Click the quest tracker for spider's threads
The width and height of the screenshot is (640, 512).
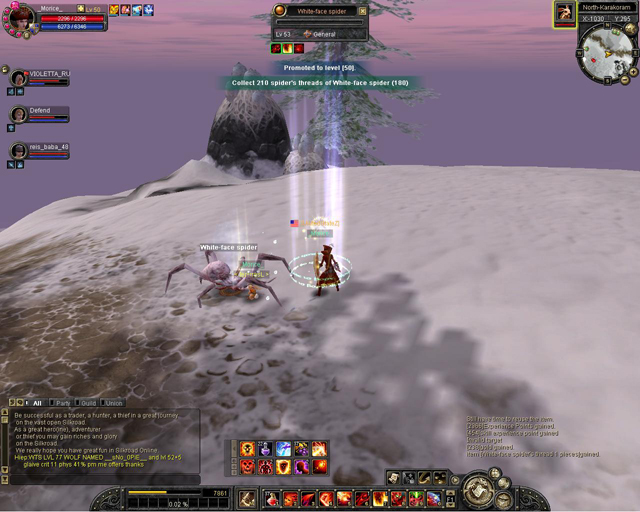pos(316,83)
